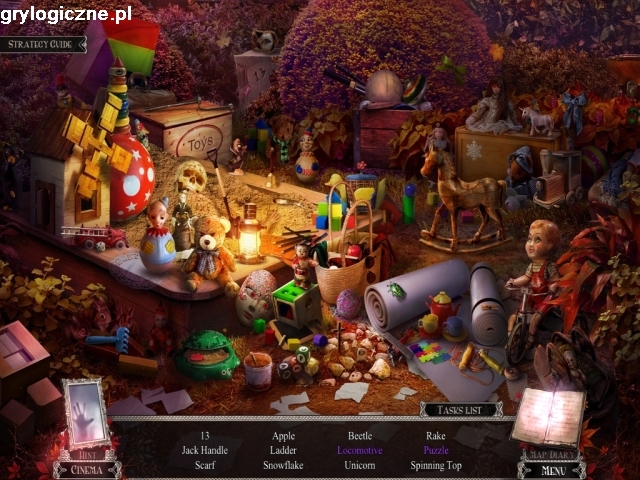Open the Map/Diary book
This screenshot has height=480, width=640.
tap(549, 413)
